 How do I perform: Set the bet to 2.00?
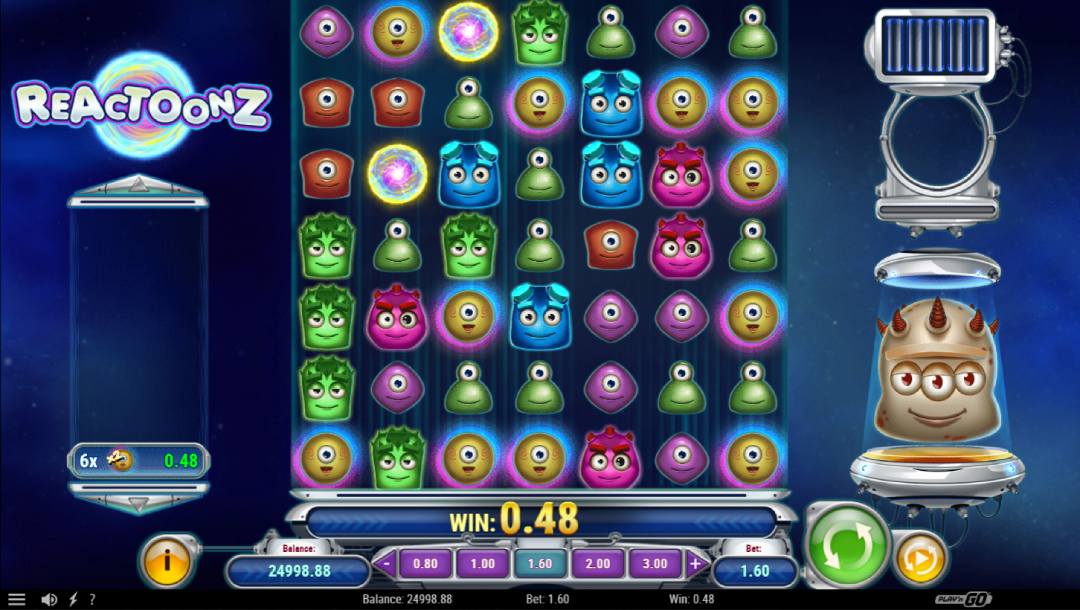[597, 564]
